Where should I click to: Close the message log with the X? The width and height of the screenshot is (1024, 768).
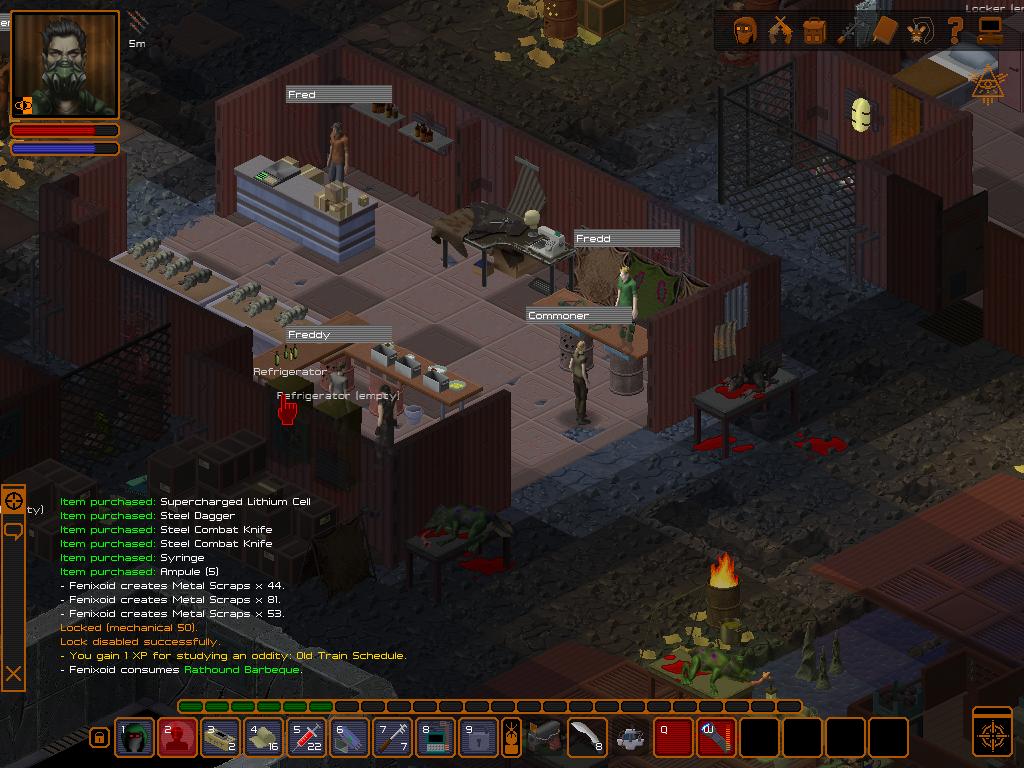(13, 674)
